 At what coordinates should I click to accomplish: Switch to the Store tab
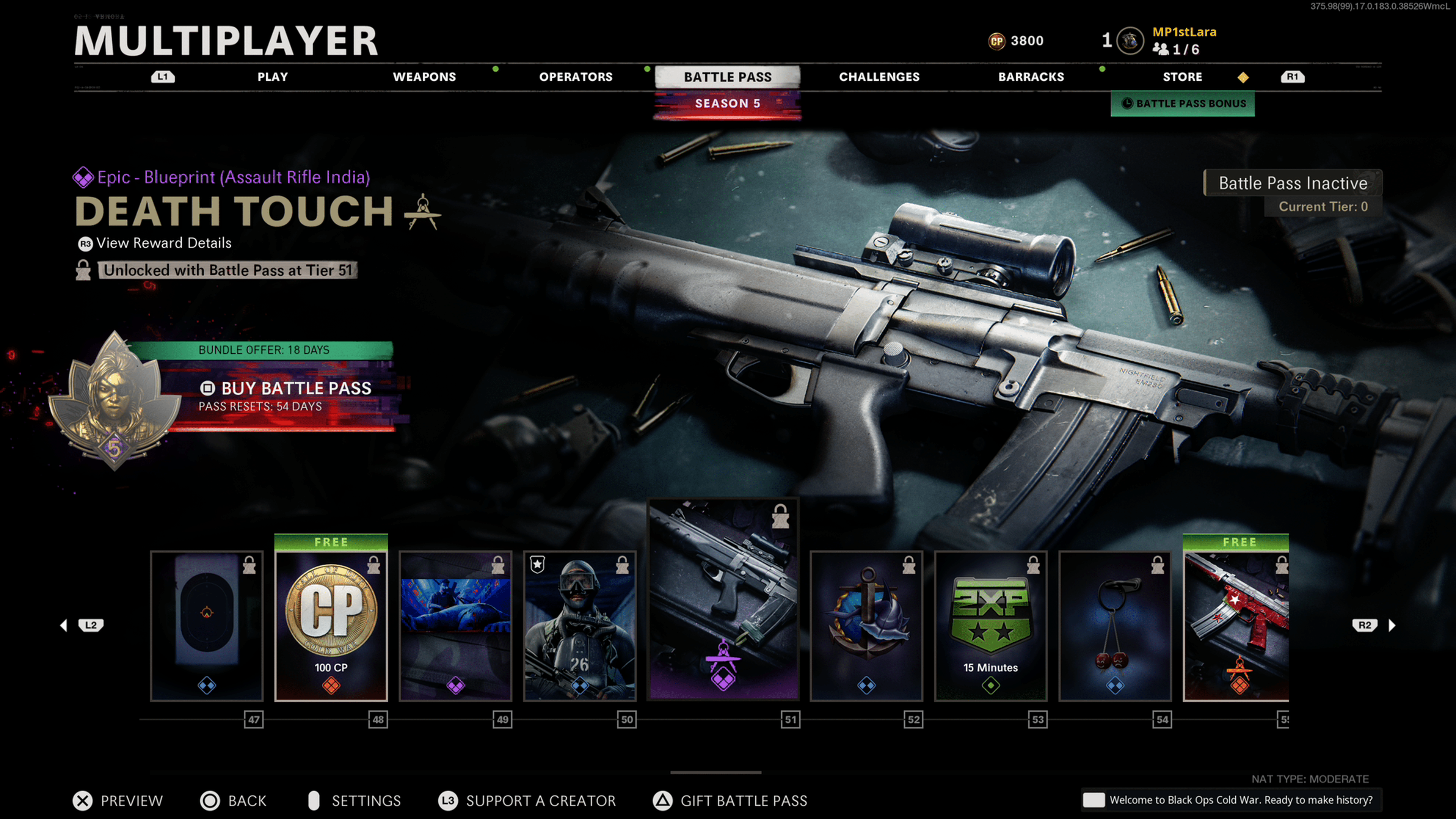1182,77
